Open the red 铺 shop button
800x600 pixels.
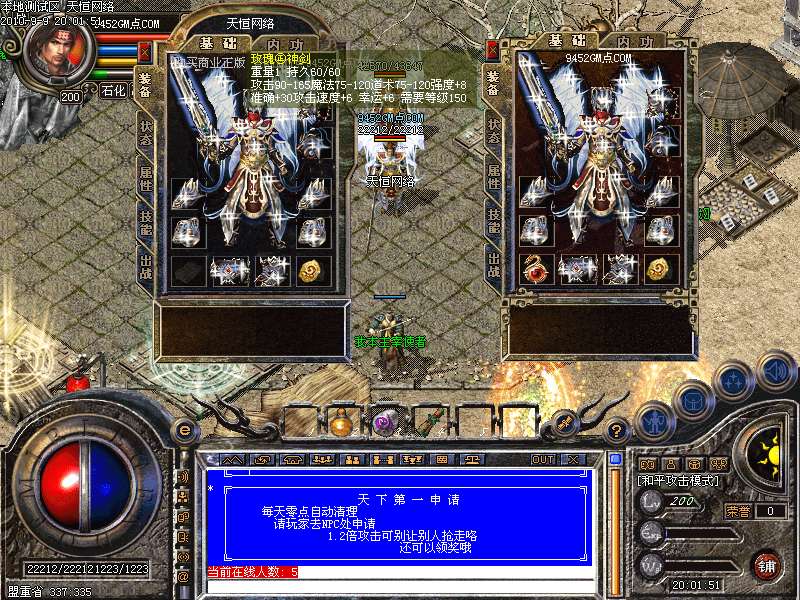[x=766, y=565]
